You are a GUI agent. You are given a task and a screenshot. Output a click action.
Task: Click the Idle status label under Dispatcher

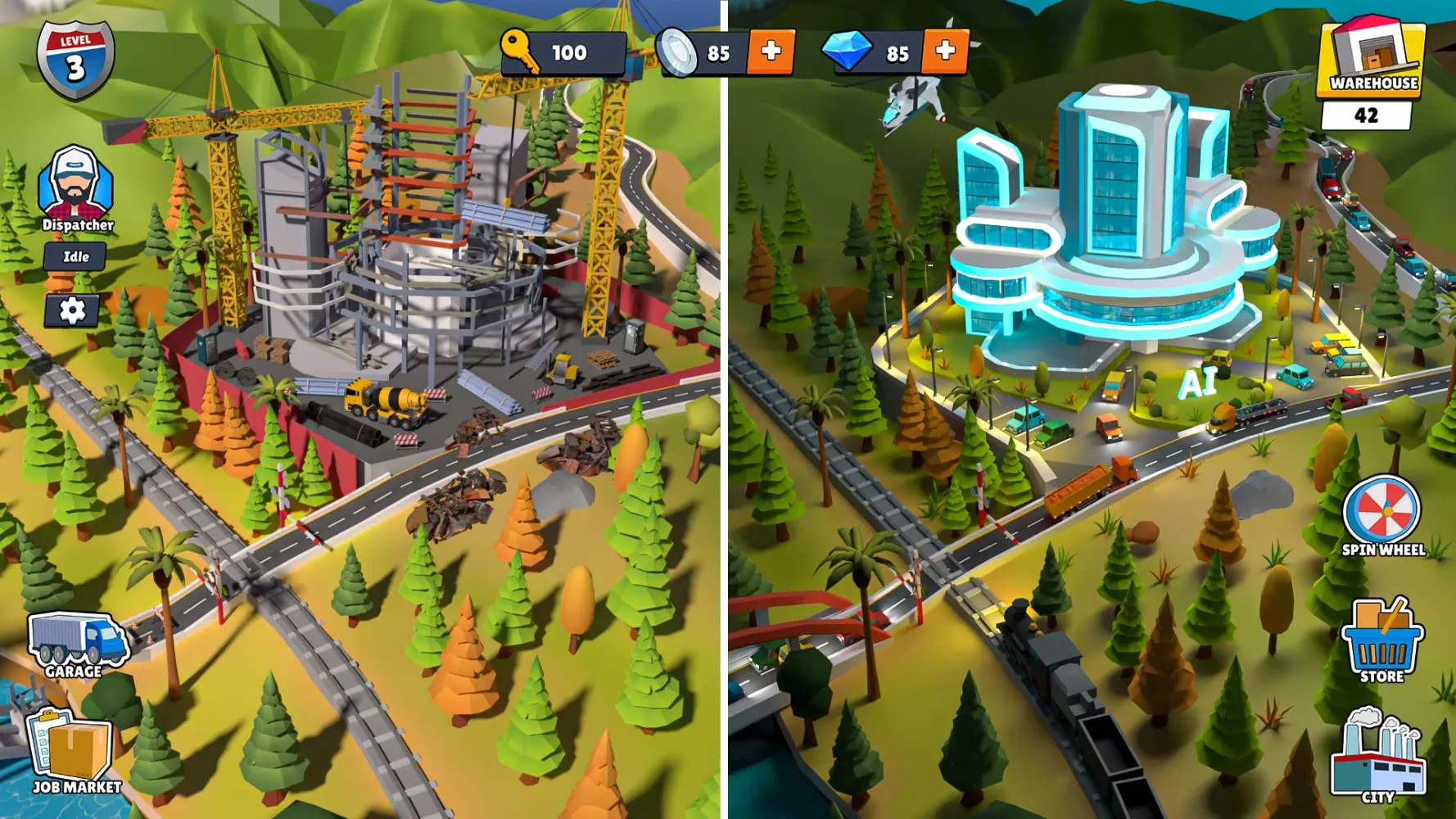point(75,256)
